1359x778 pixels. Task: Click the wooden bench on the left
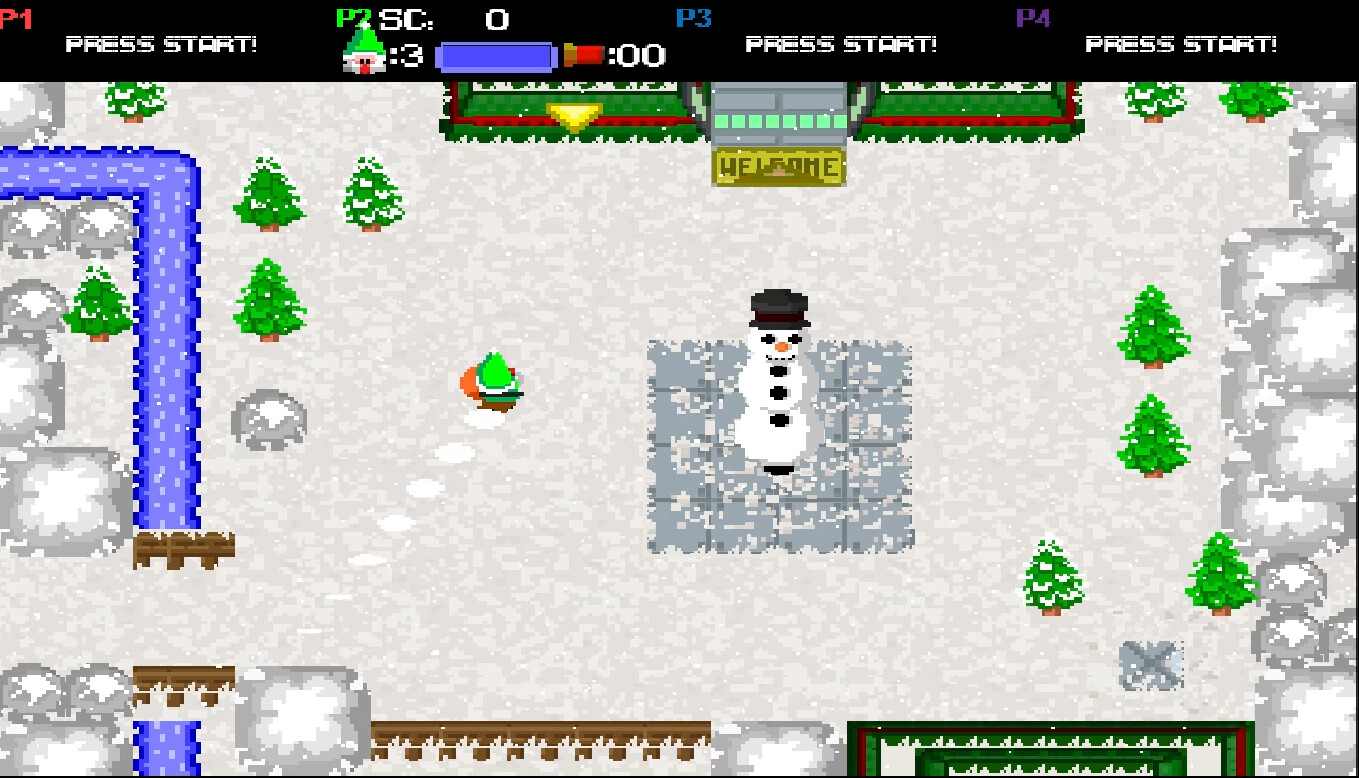pyautogui.click(x=184, y=548)
